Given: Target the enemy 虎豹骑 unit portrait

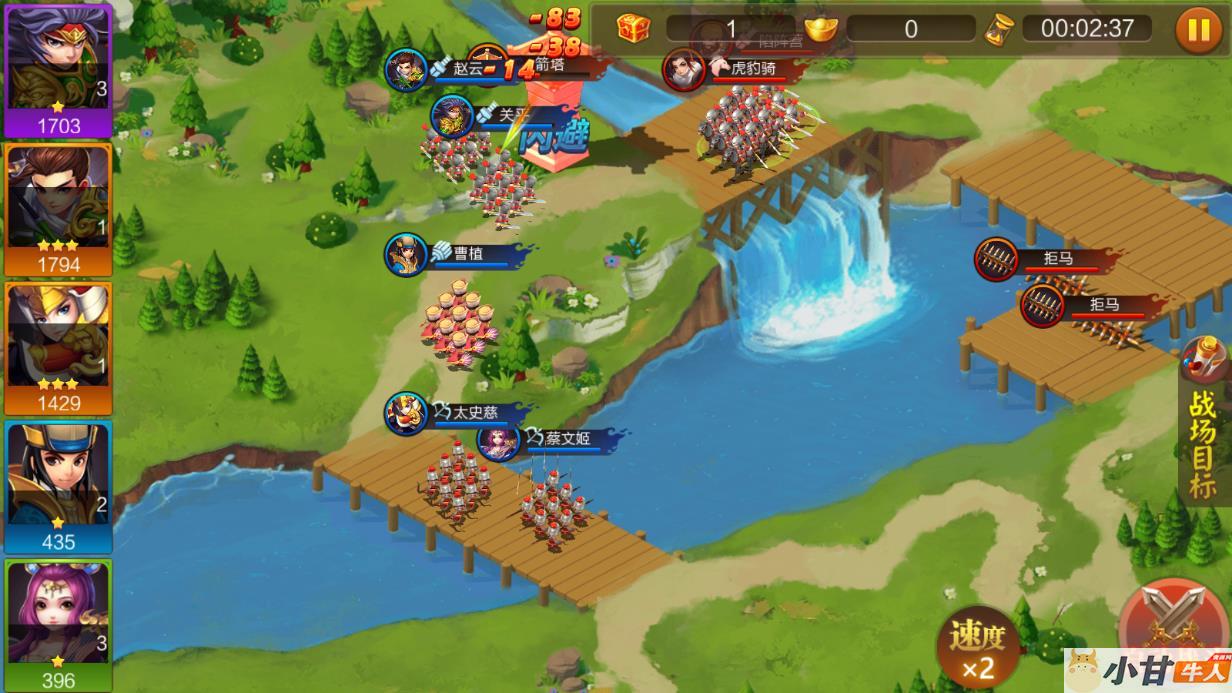Looking at the screenshot, I should pyautogui.click(x=685, y=70).
